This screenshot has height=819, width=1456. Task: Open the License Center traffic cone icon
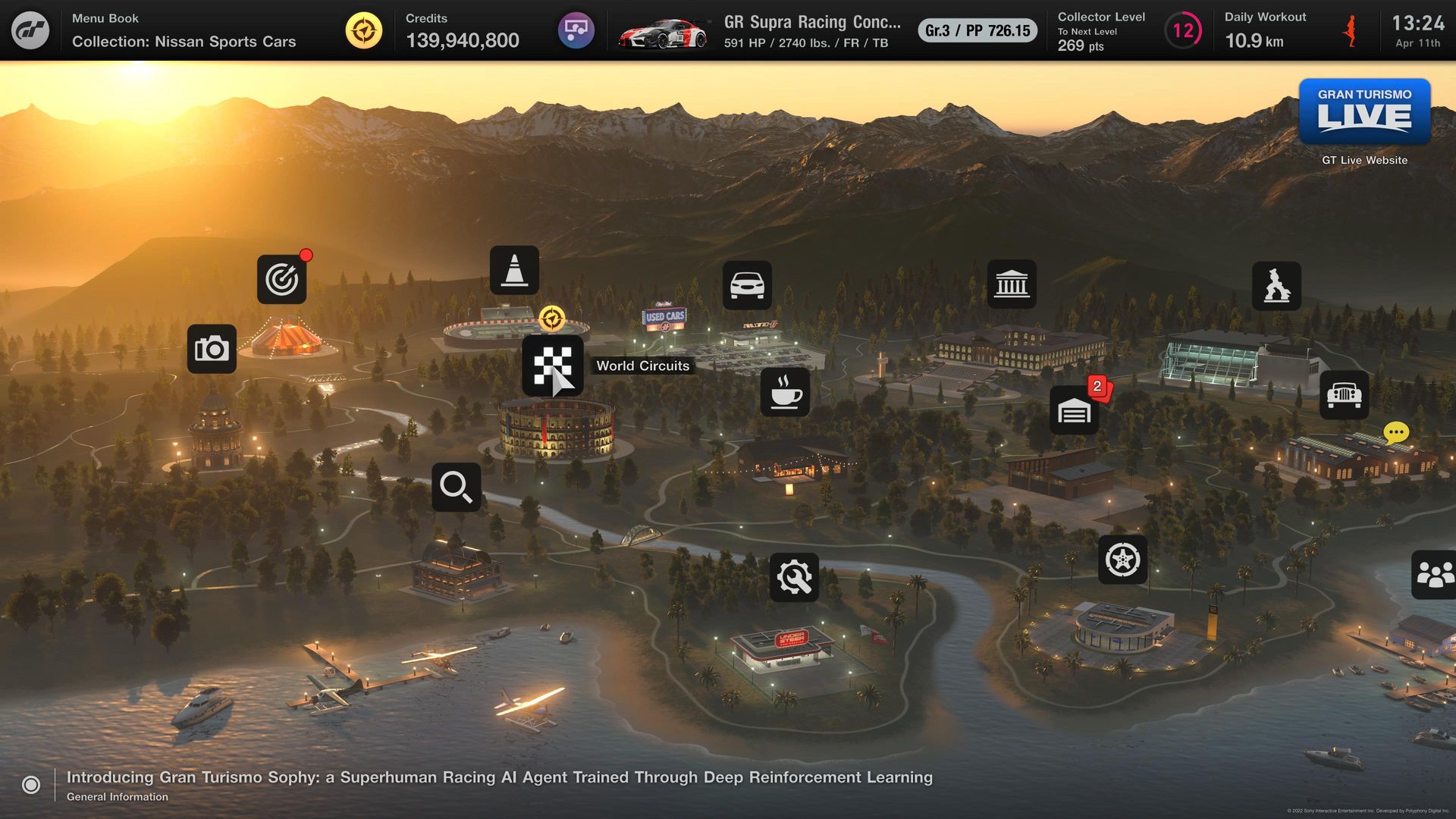pos(514,270)
